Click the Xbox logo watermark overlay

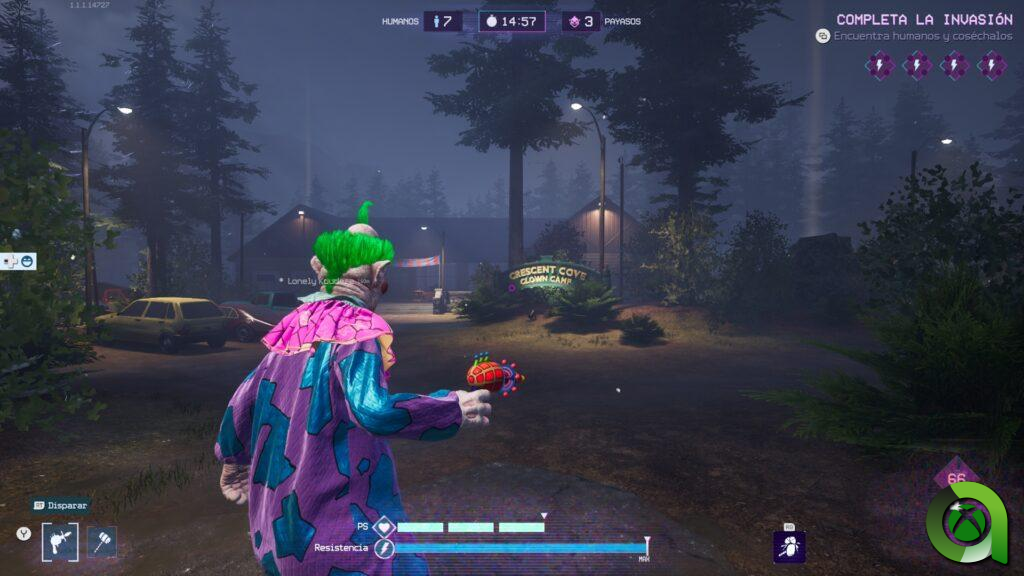coord(968,522)
